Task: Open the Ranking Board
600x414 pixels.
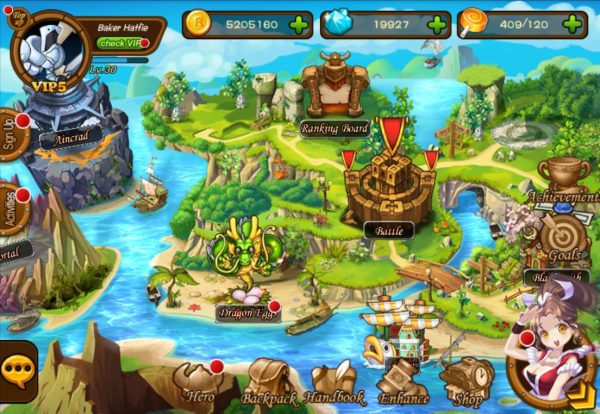Action: [x=335, y=93]
